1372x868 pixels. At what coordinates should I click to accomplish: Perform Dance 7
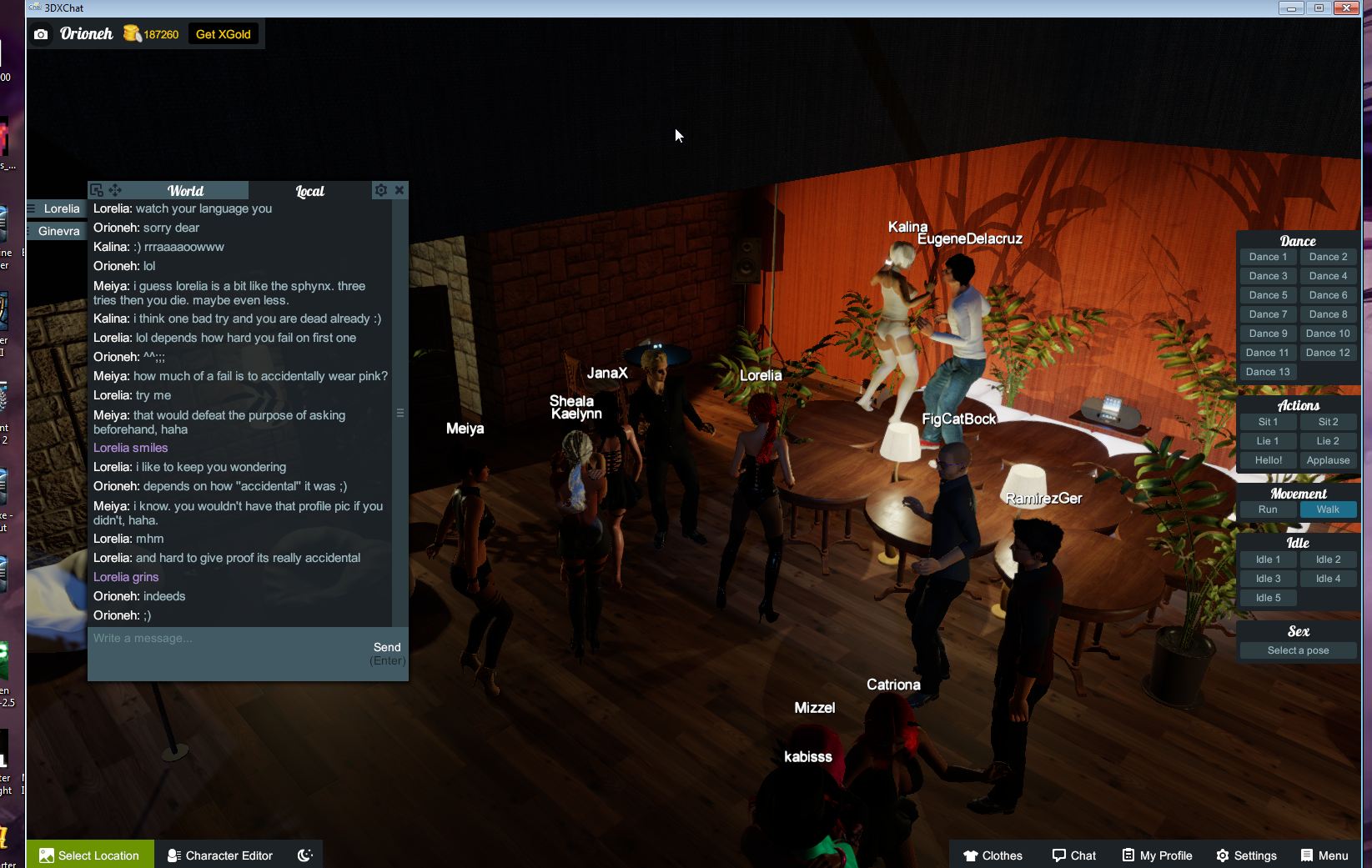(1267, 314)
